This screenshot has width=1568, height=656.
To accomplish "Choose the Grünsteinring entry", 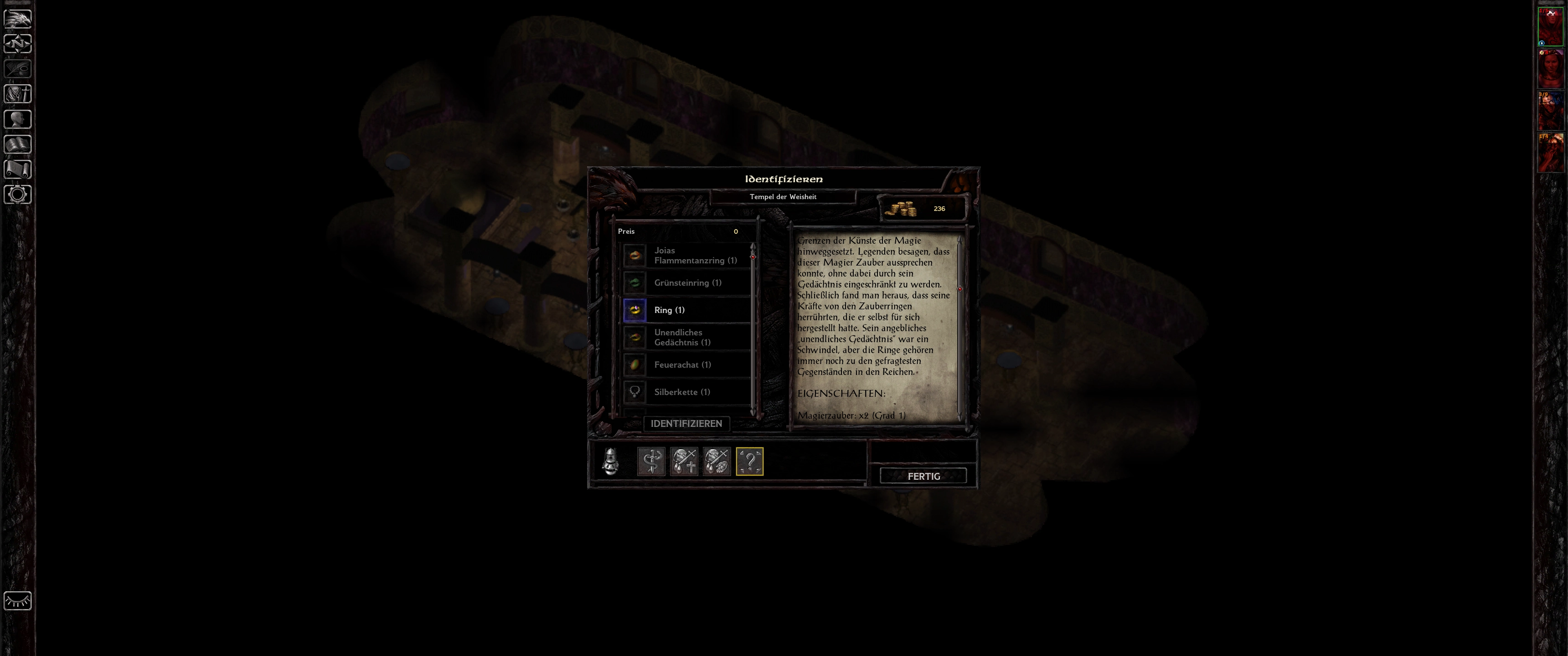I will [688, 283].
